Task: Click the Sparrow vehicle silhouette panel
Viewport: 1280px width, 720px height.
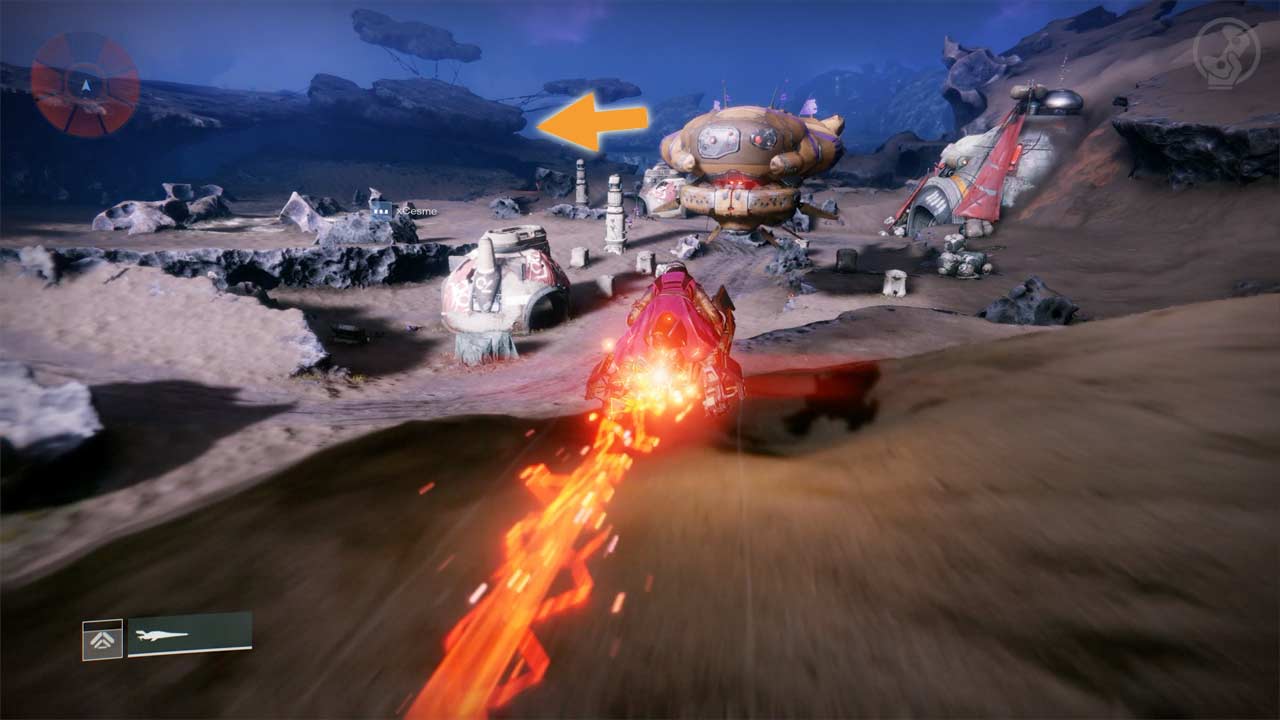Action: (189, 634)
